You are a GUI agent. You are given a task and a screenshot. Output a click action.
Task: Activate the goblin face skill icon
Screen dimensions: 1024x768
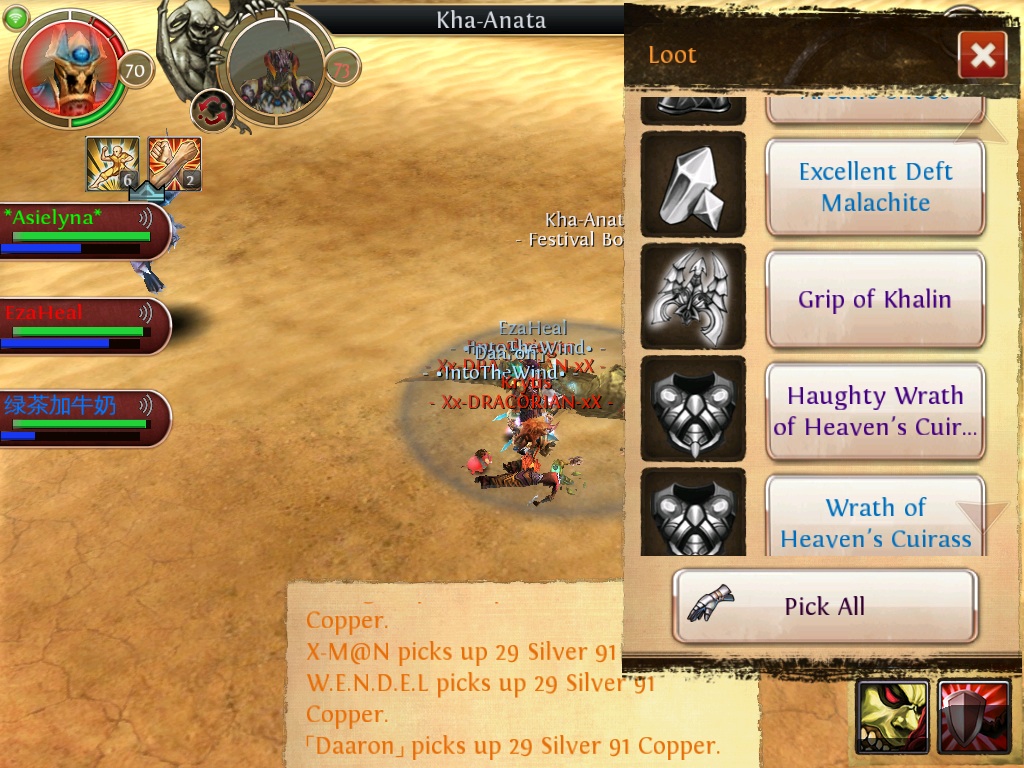[x=892, y=716]
